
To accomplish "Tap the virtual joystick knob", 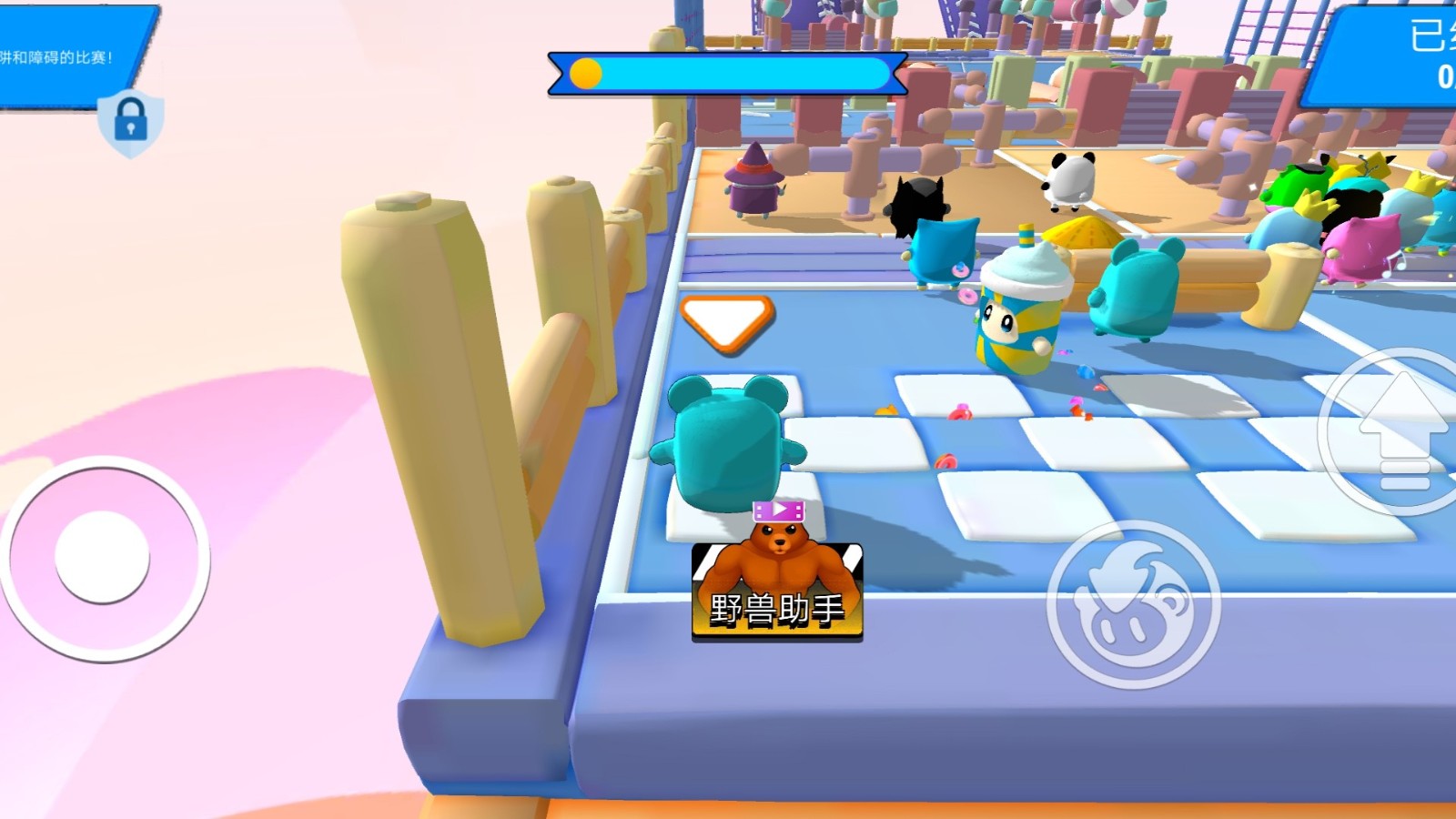I will tap(102, 556).
